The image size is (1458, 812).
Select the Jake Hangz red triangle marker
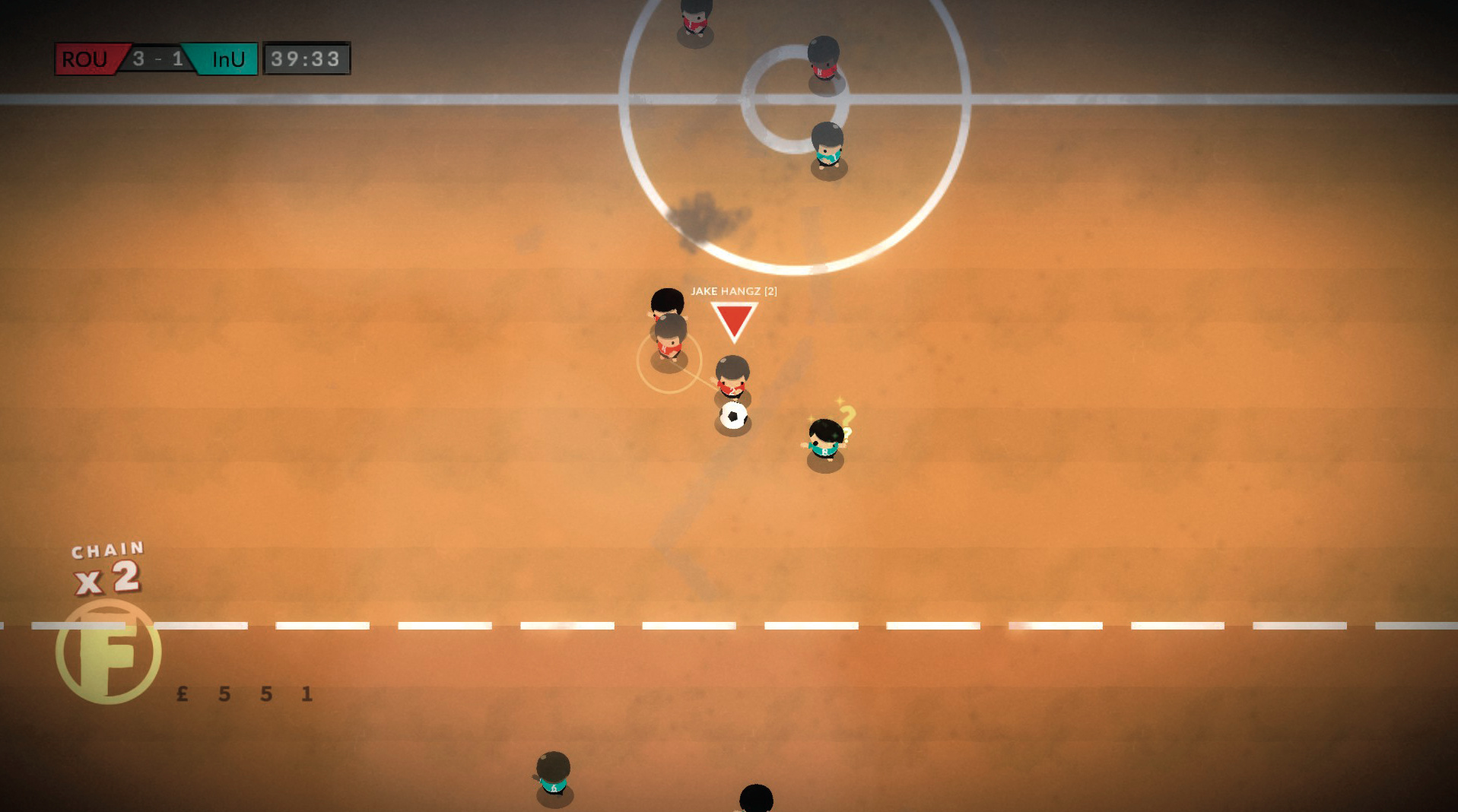point(734,319)
